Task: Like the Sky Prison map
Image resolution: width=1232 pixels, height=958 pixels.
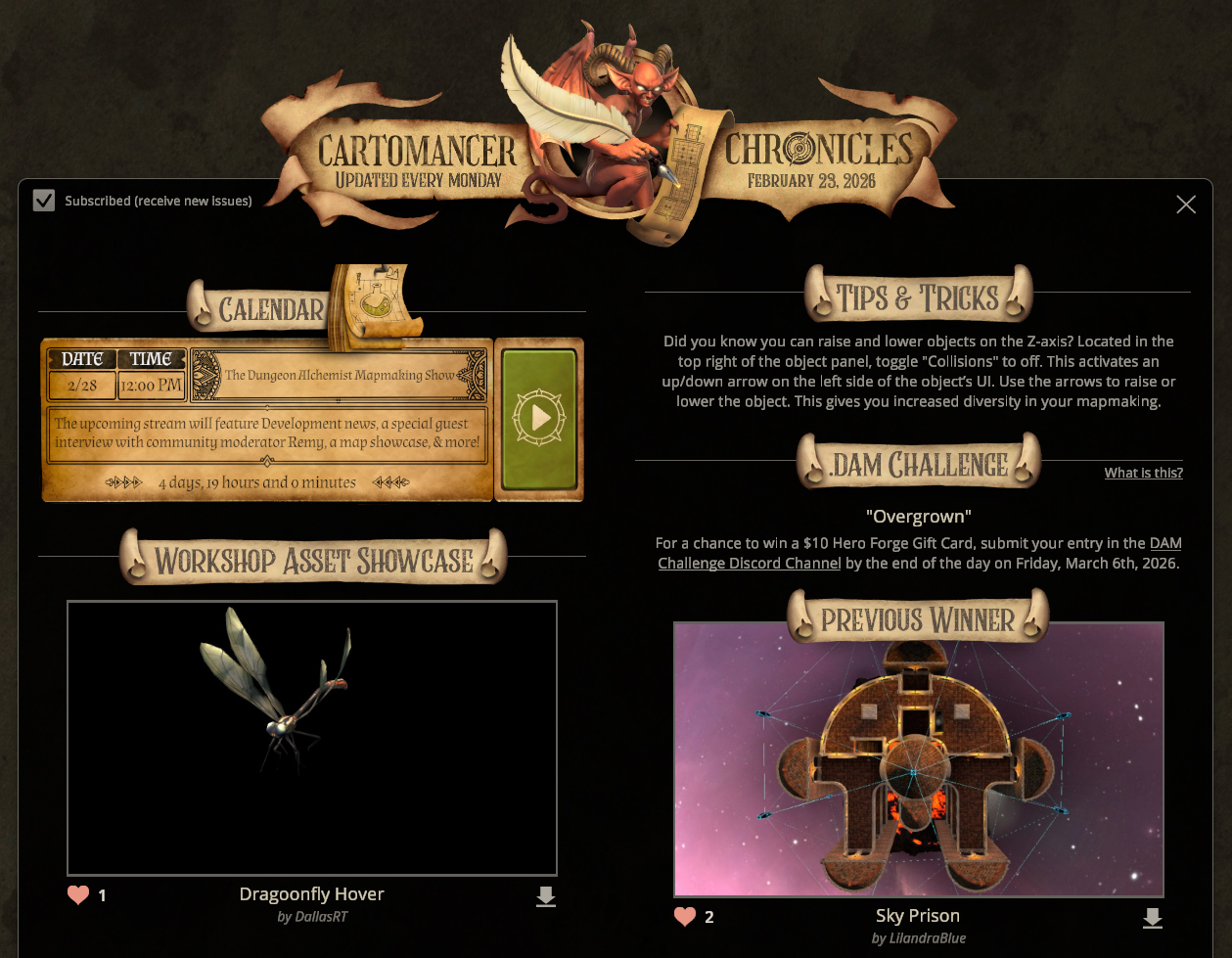Action: pos(685,917)
